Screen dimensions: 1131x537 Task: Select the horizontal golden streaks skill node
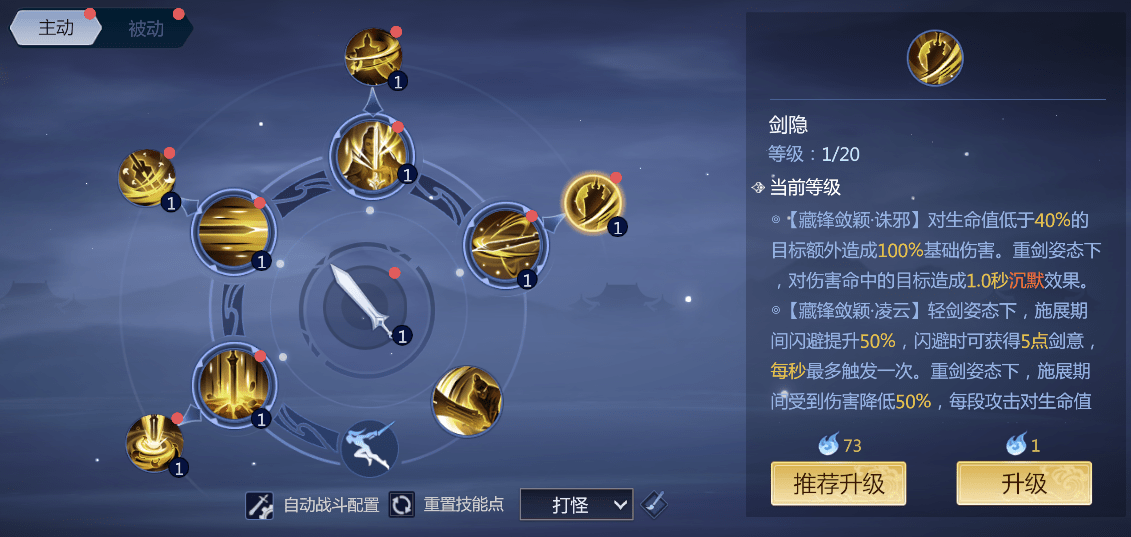point(232,232)
